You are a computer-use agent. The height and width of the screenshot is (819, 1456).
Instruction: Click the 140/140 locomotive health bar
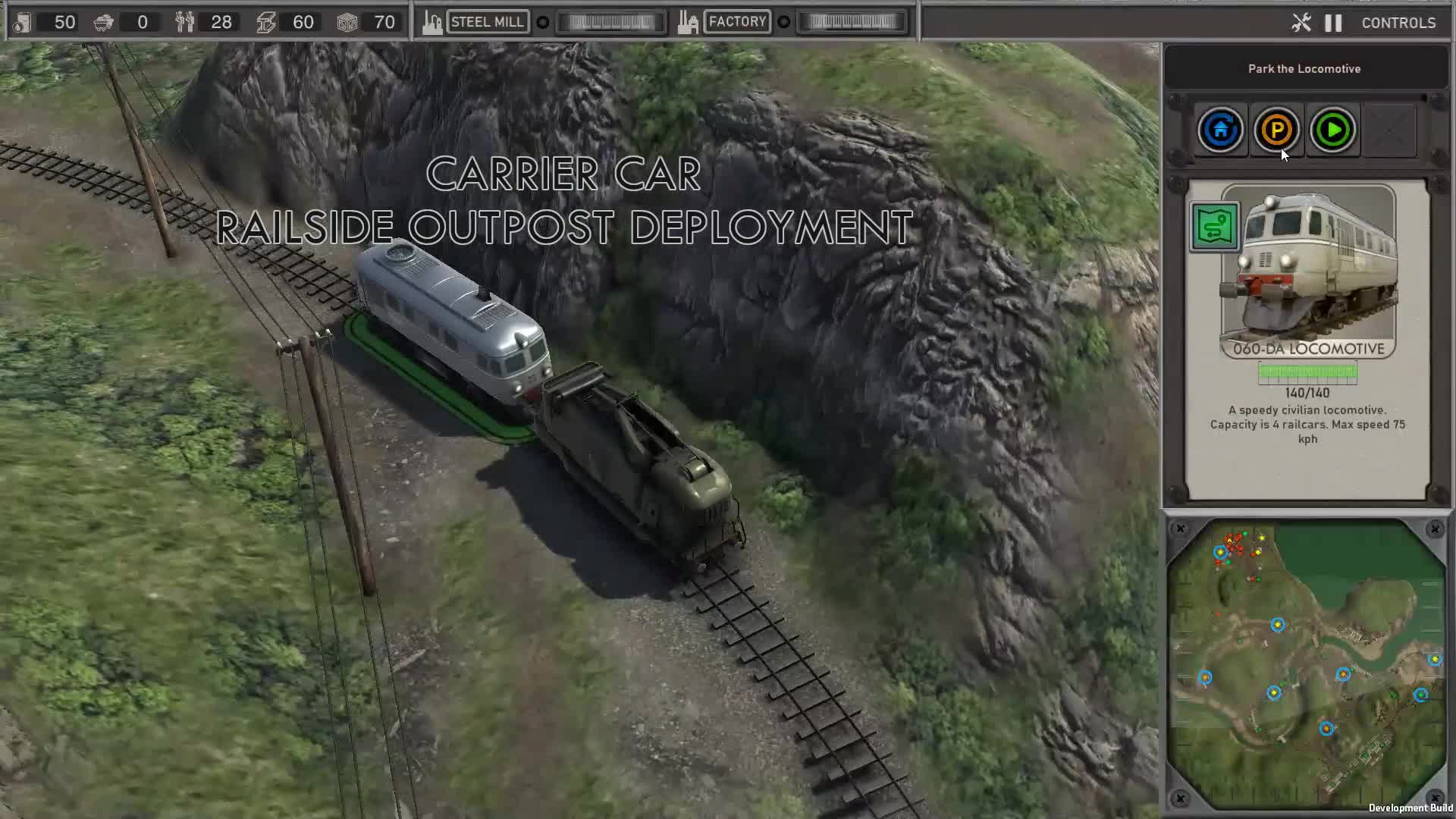1308,373
